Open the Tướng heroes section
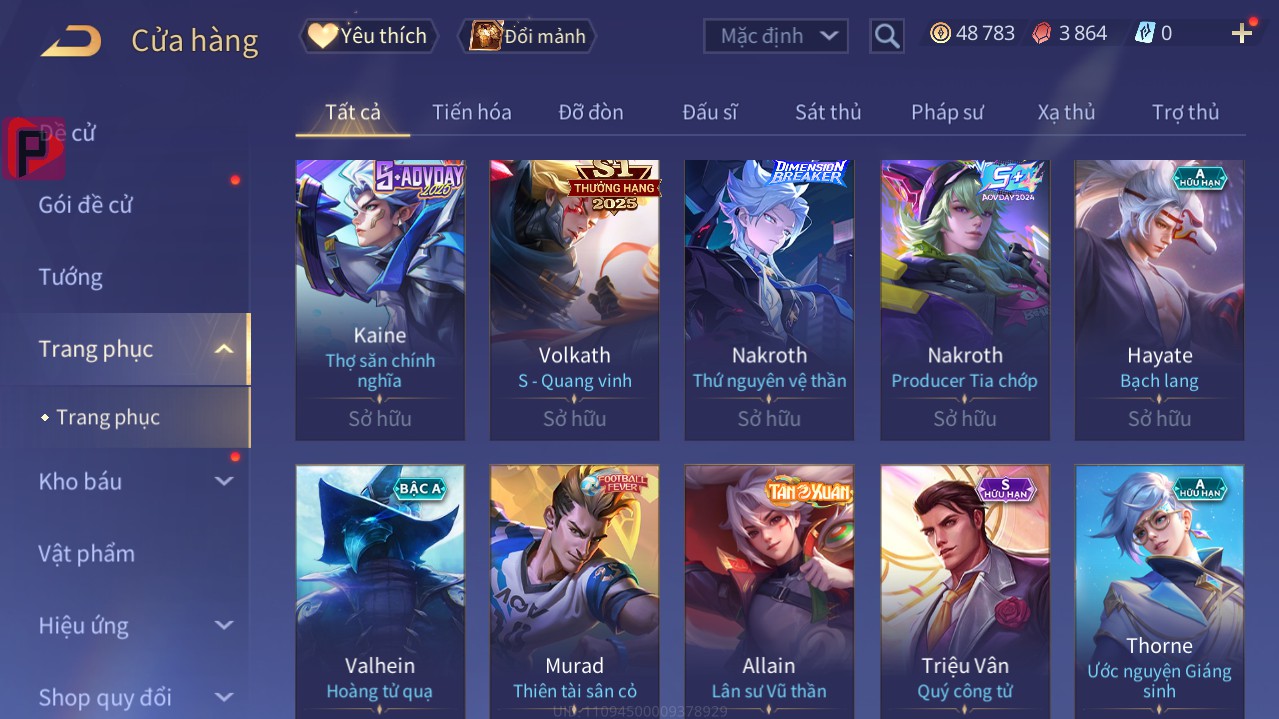The width and height of the screenshot is (1279, 719). 71,277
